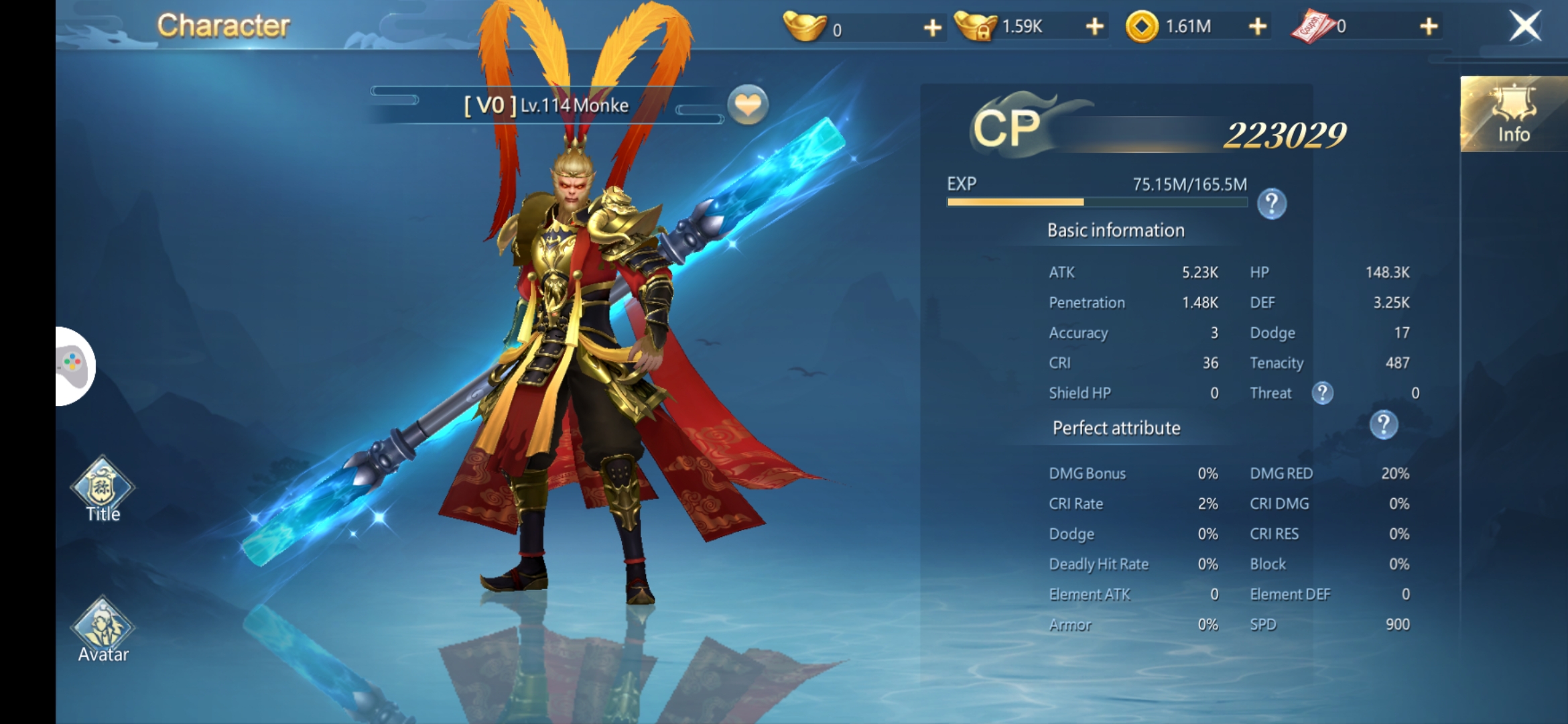This screenshot has height=724, width=1568.
Task: Add more gold ingots with the plus button
Action: pos(932,27)
